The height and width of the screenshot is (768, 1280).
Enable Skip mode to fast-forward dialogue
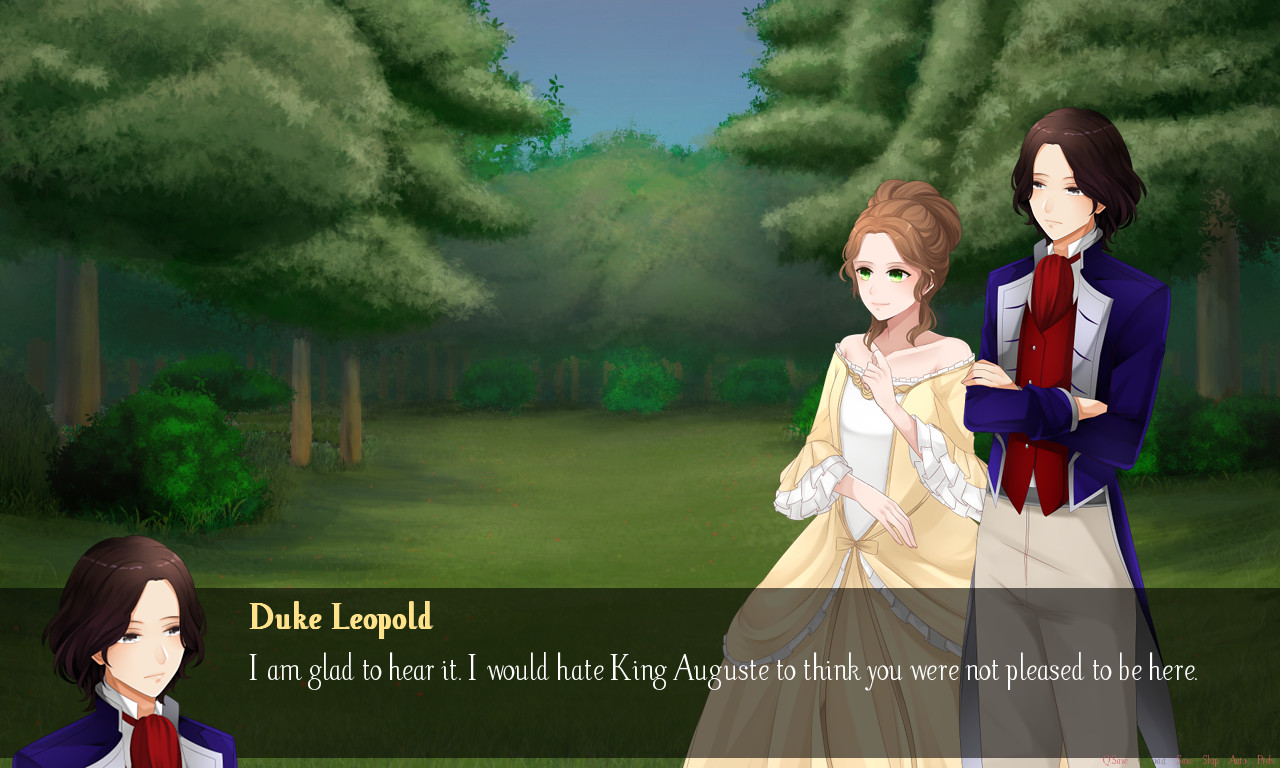[1211, 760]
